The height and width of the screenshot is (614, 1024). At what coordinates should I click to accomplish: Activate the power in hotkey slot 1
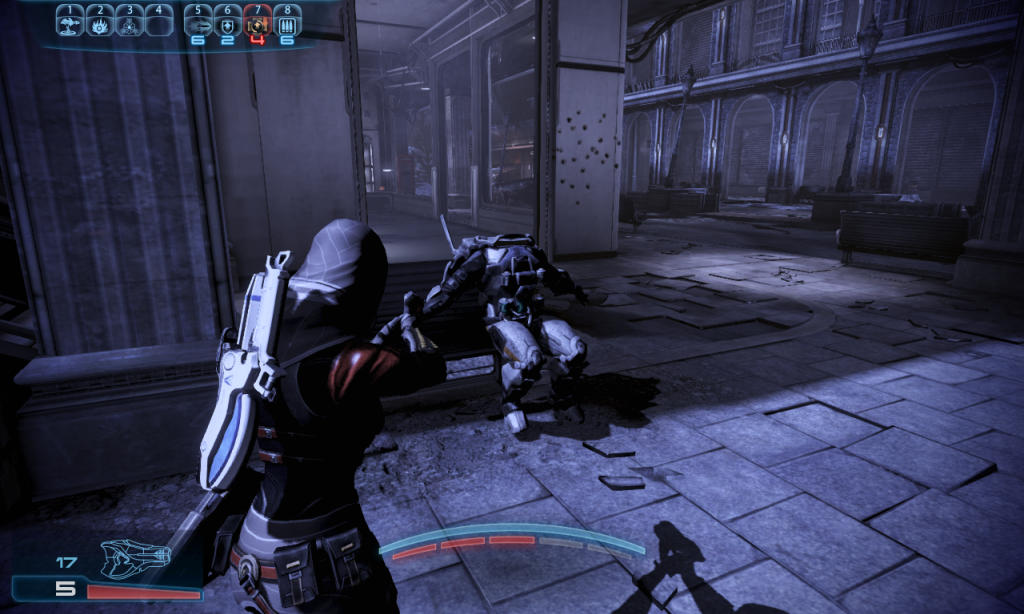coord(70,20)
